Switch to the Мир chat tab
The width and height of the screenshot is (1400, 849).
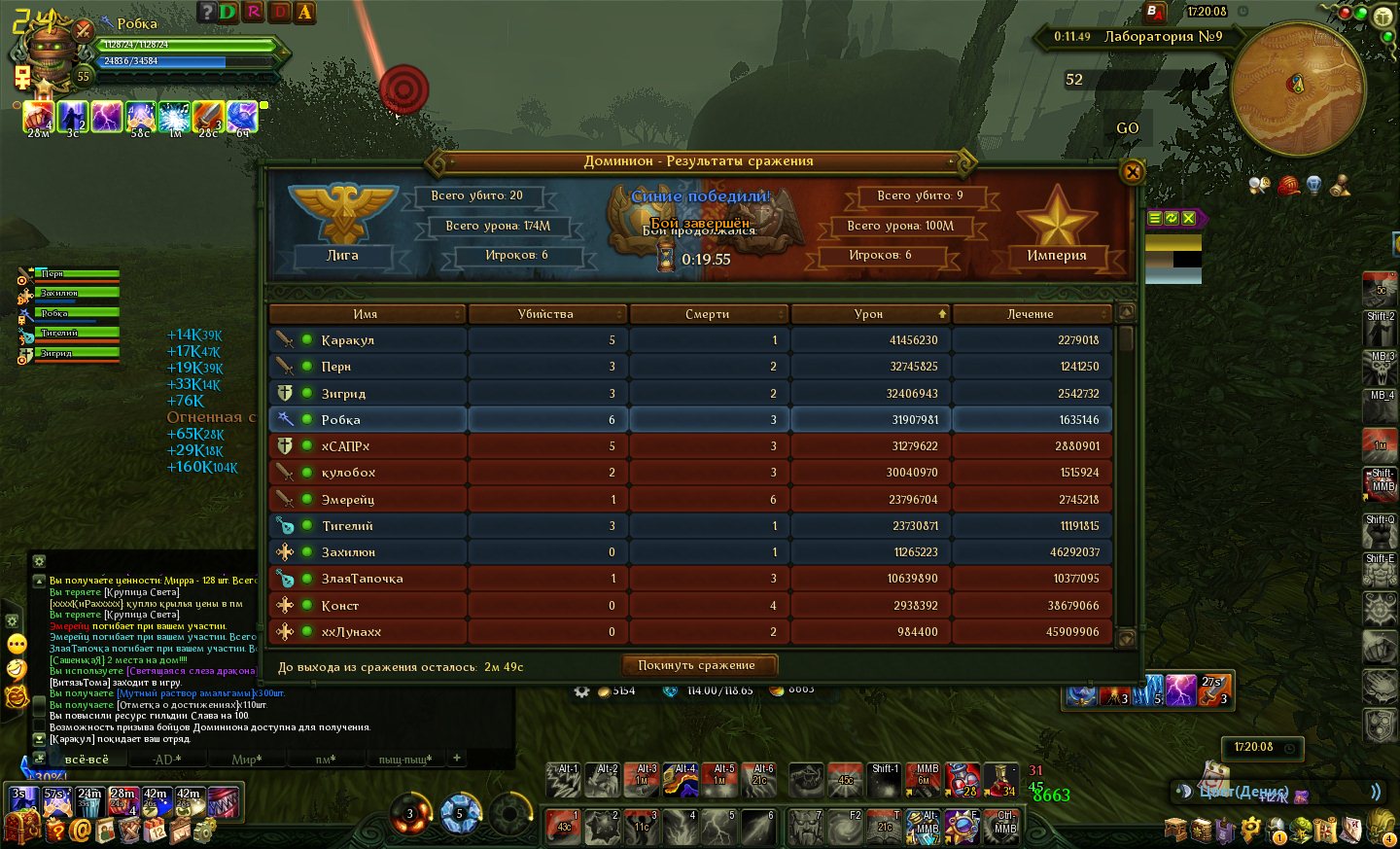(x=246, y=760)
